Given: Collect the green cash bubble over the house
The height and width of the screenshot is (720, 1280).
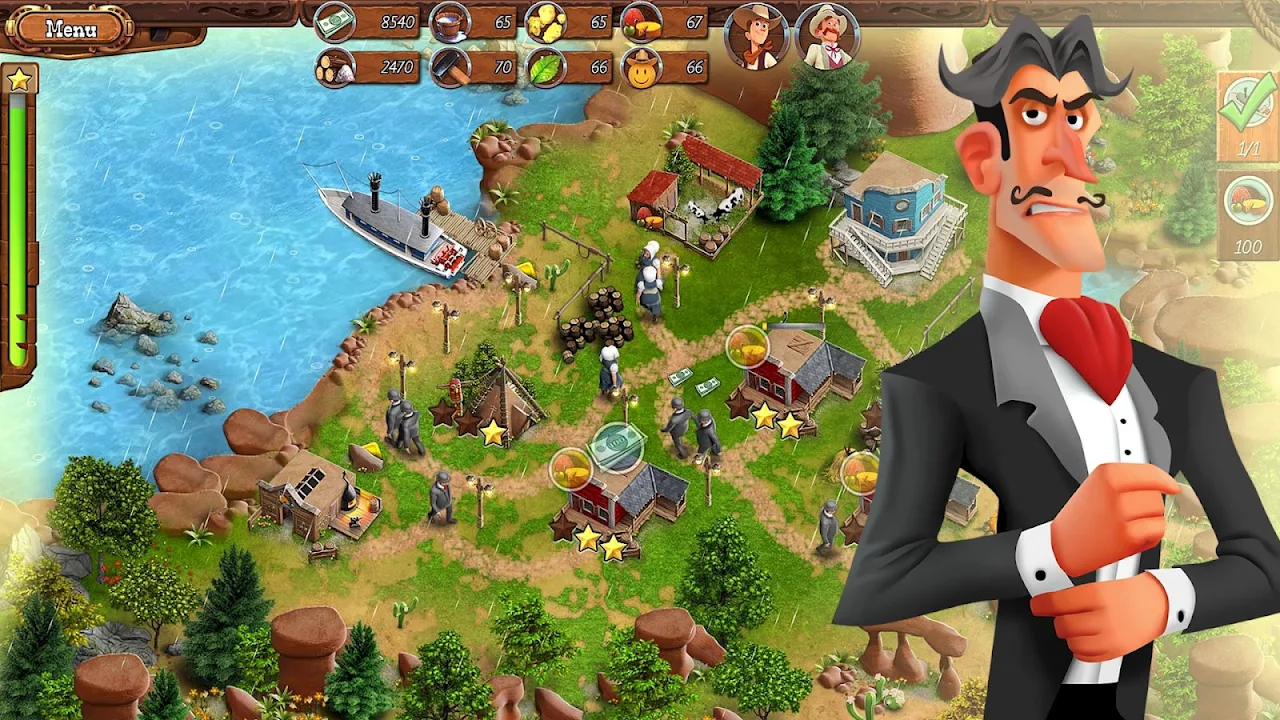Looking at the screenshot, I should (x=616, y=447).
